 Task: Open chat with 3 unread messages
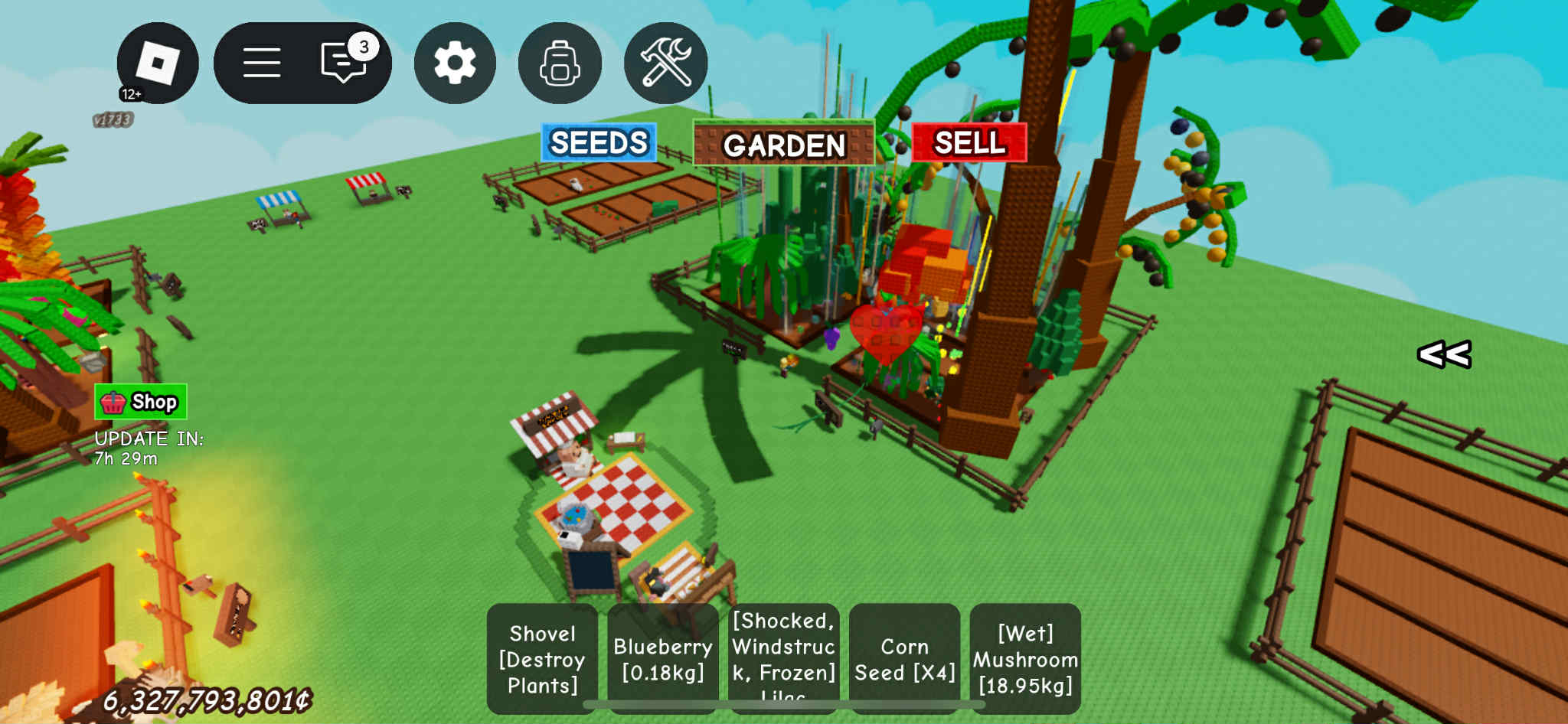[x=345, y=61]
